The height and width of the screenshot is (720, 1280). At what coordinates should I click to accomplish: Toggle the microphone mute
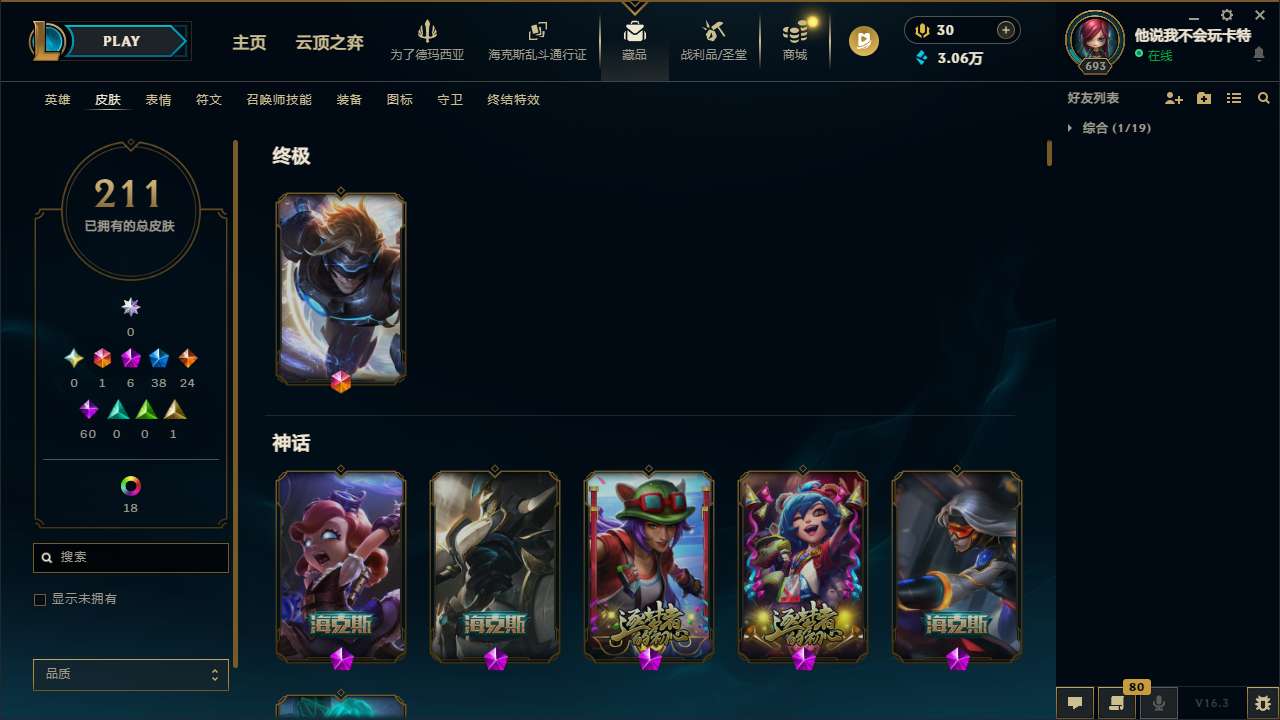pos(1158,702)
